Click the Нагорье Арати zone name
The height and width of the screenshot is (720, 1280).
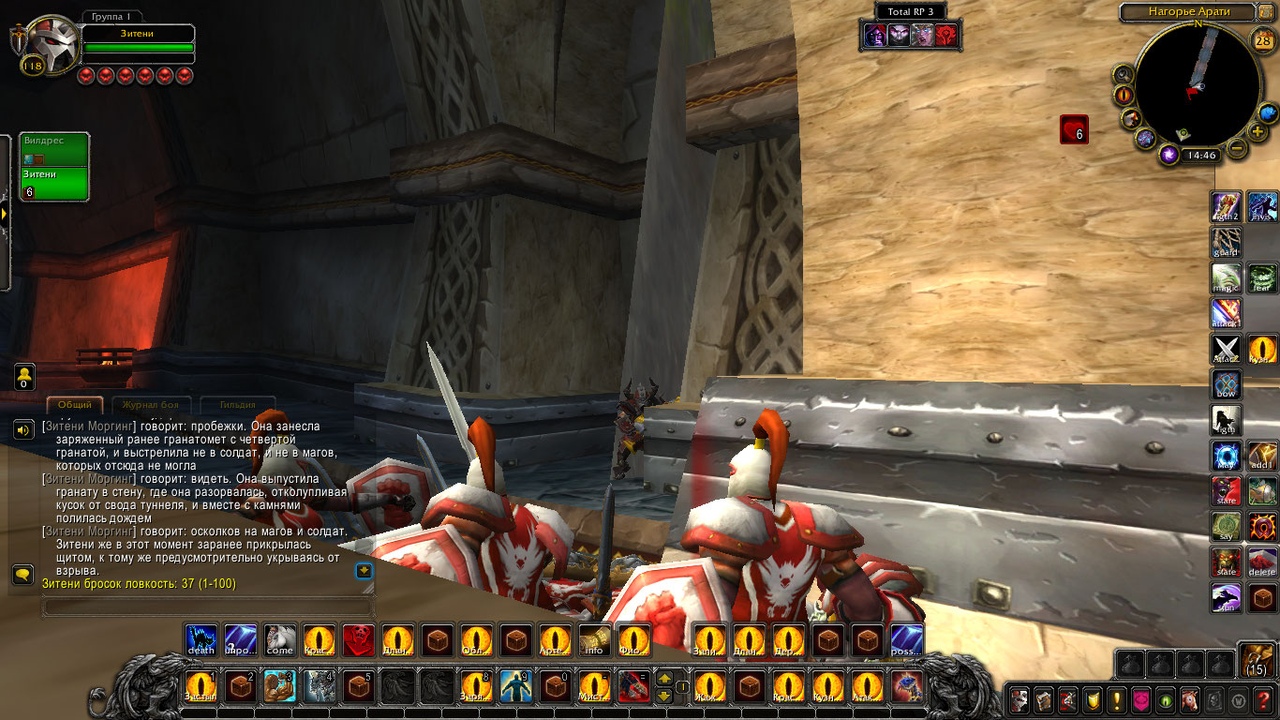click(x=1188, y=12)
